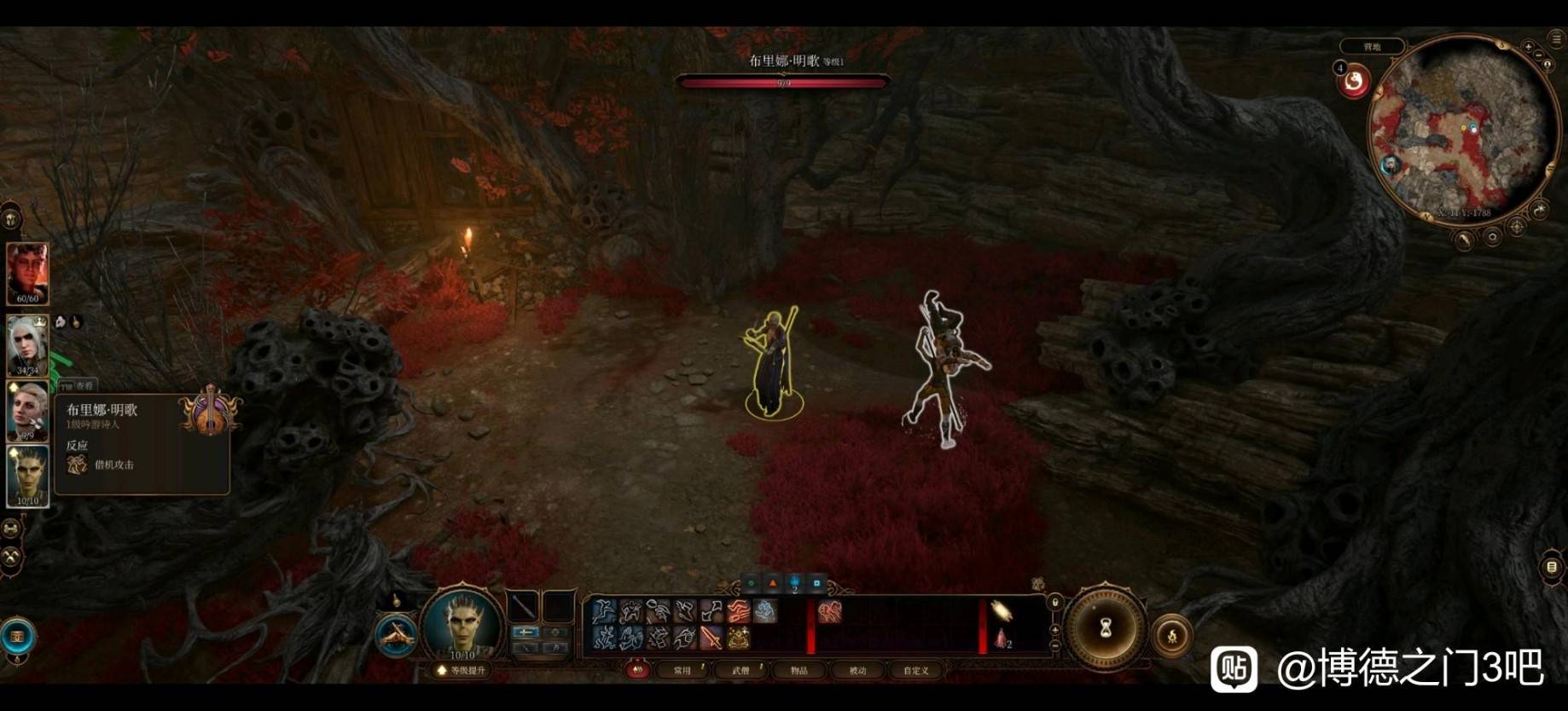This screenshot has height=711, width=1568.
Task: Click the 等级提升 level up button
Action: click(x=462, y=671)
